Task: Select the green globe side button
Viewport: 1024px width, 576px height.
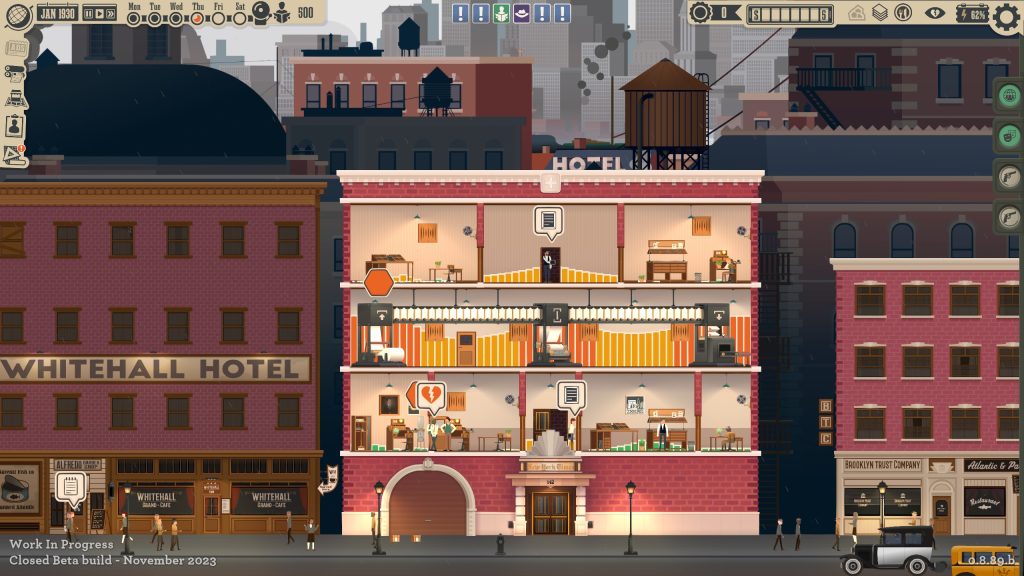Action: 1009,95
